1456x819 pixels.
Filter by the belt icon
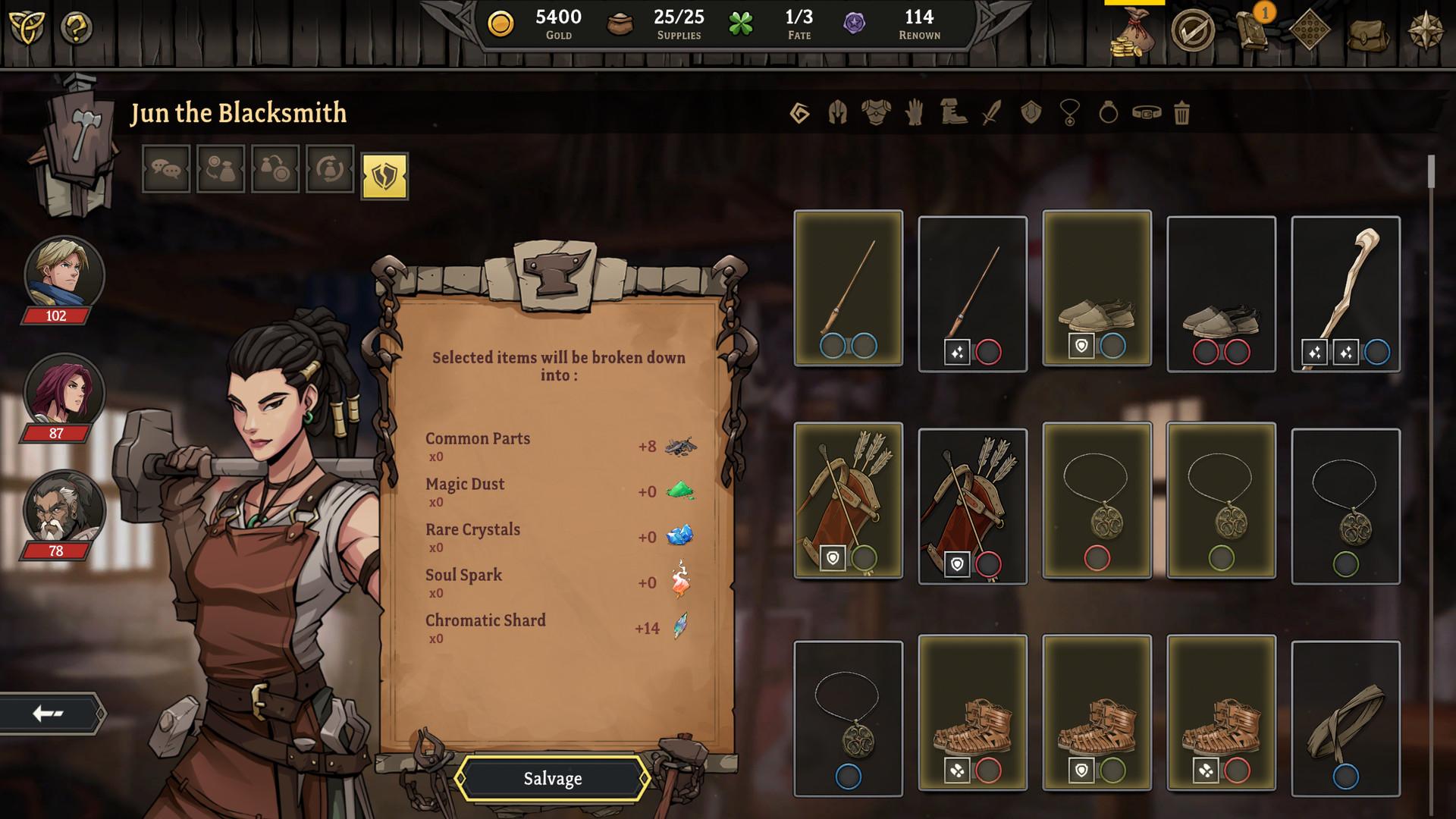[x=1145, y=113]
